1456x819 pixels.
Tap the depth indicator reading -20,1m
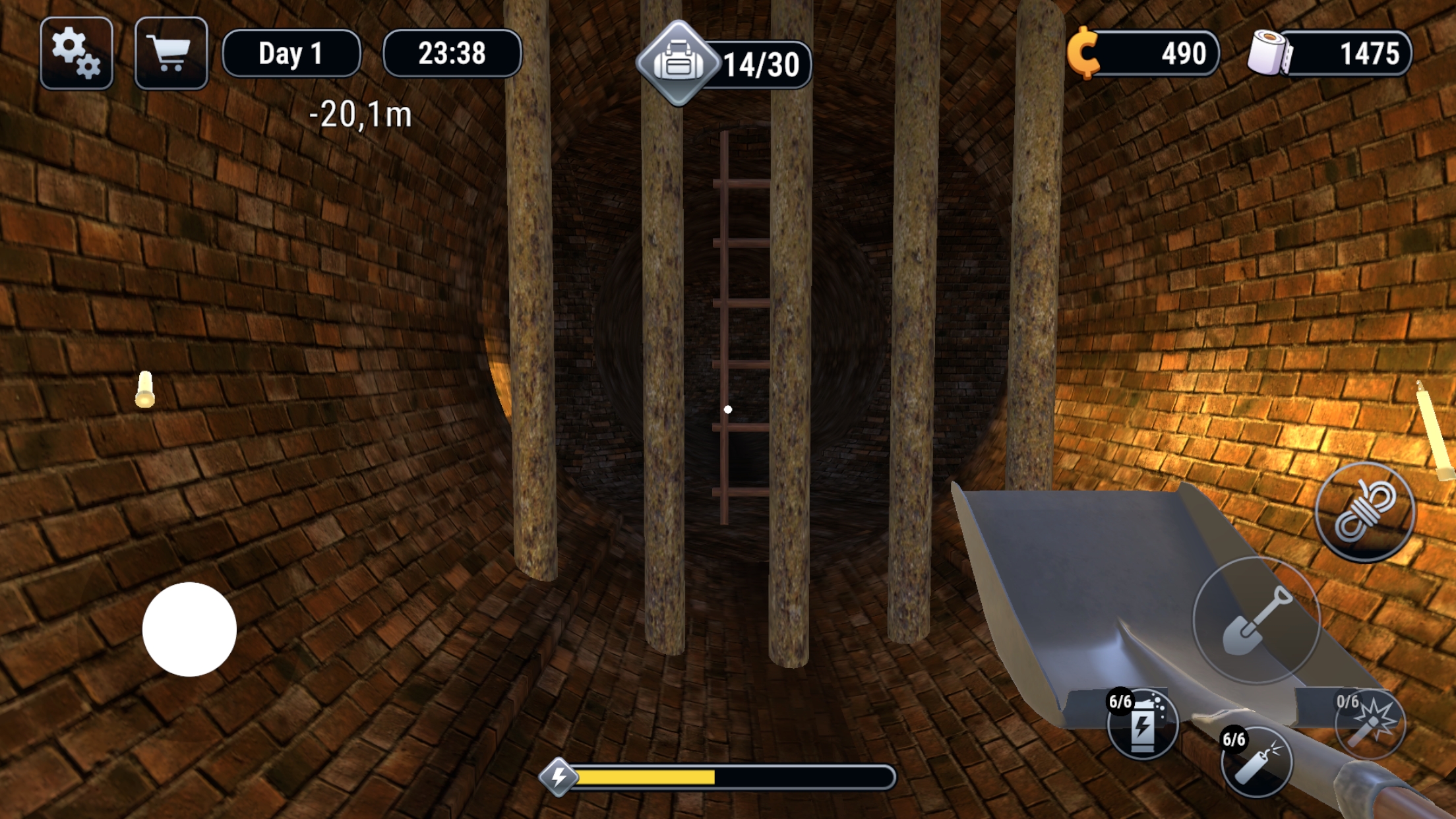359,113
